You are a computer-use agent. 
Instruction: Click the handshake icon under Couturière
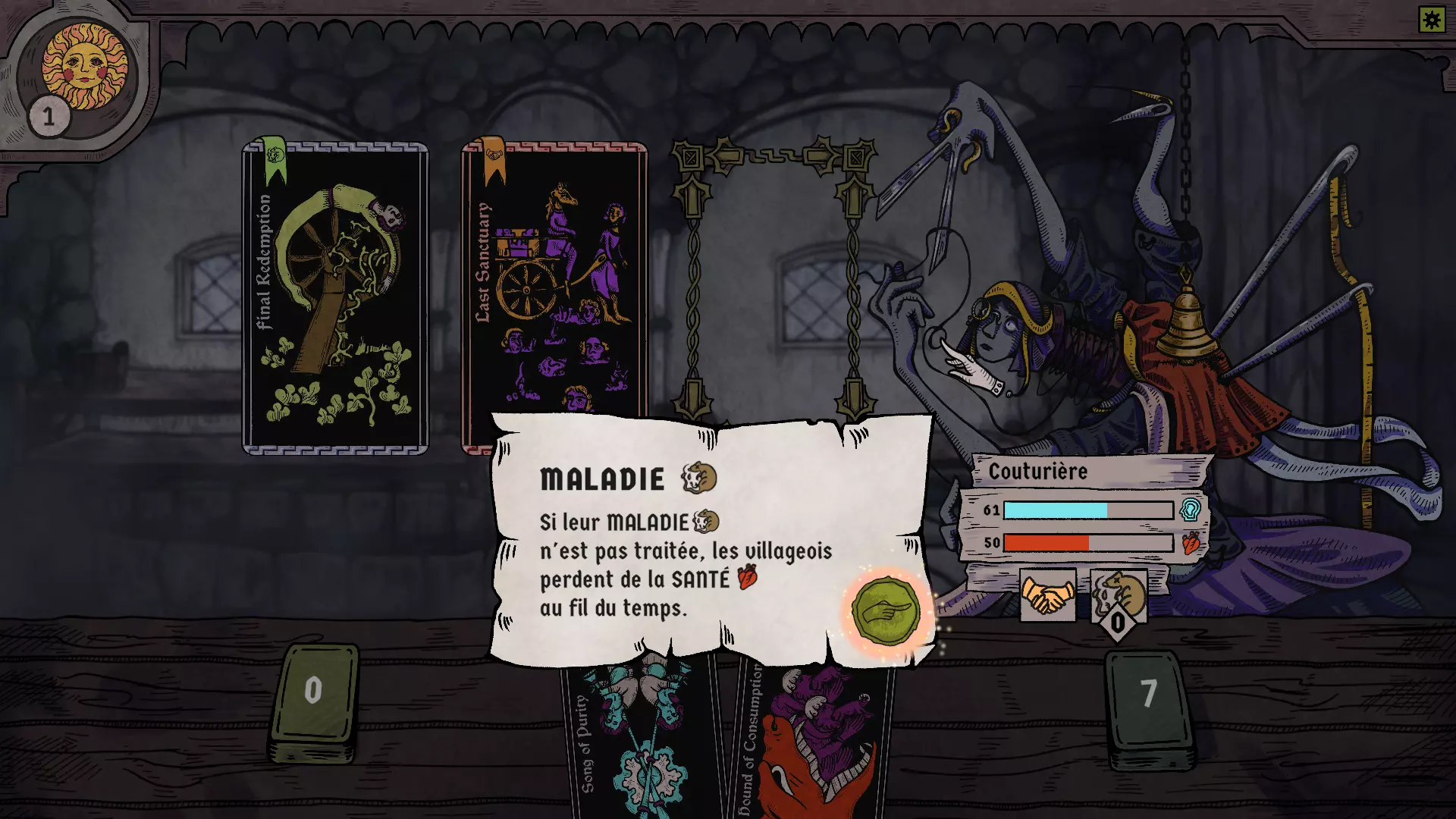[x=1047, y=595]
